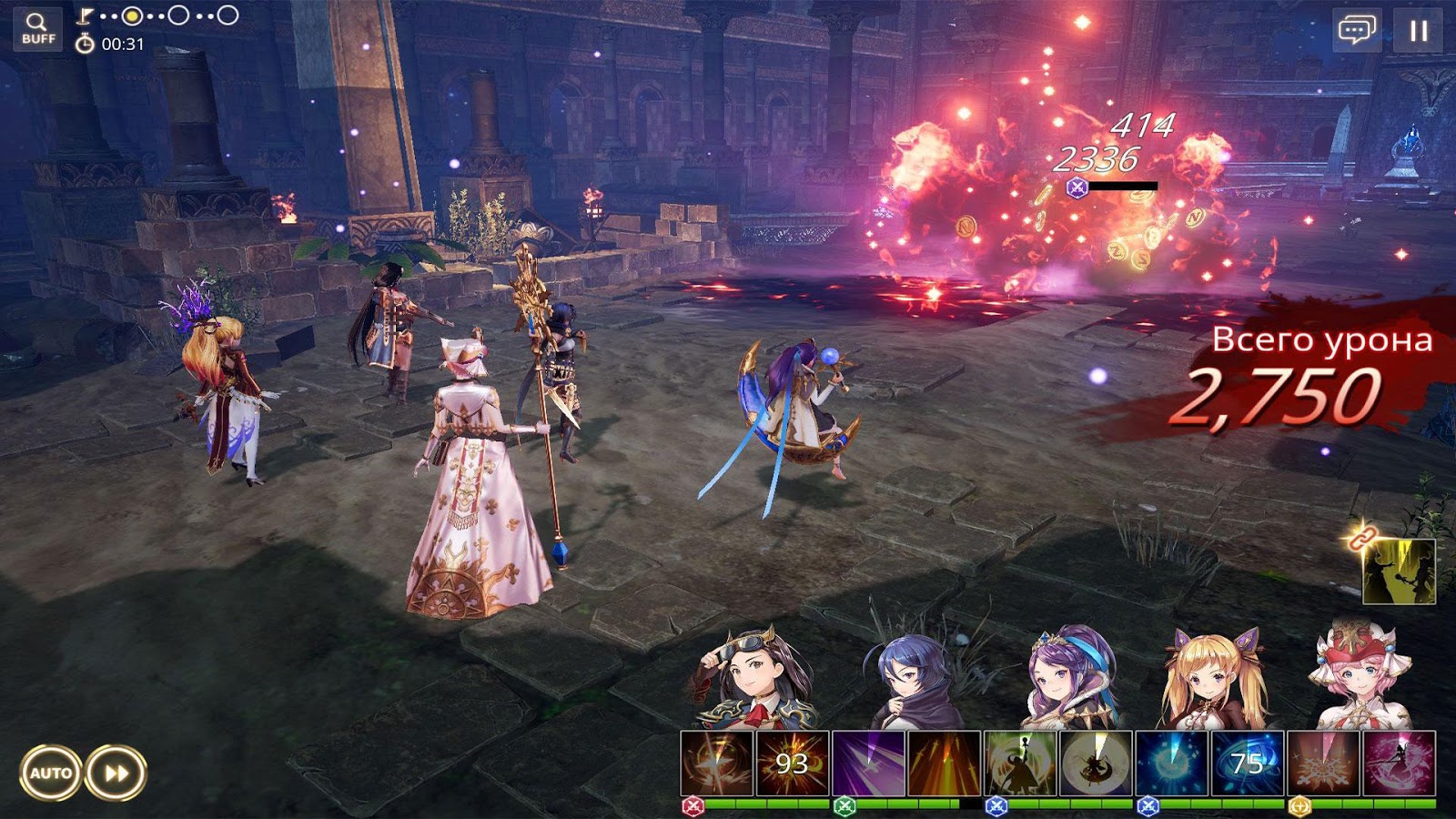Use the pale moon silhouette skill

click(x=1096, y=763)
